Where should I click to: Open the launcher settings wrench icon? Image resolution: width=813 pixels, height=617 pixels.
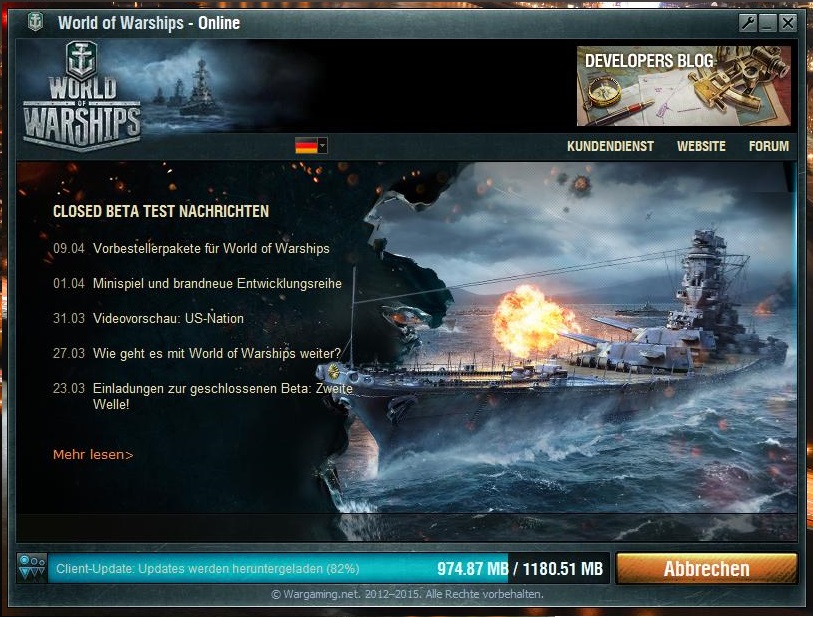(x=747, y=24)
